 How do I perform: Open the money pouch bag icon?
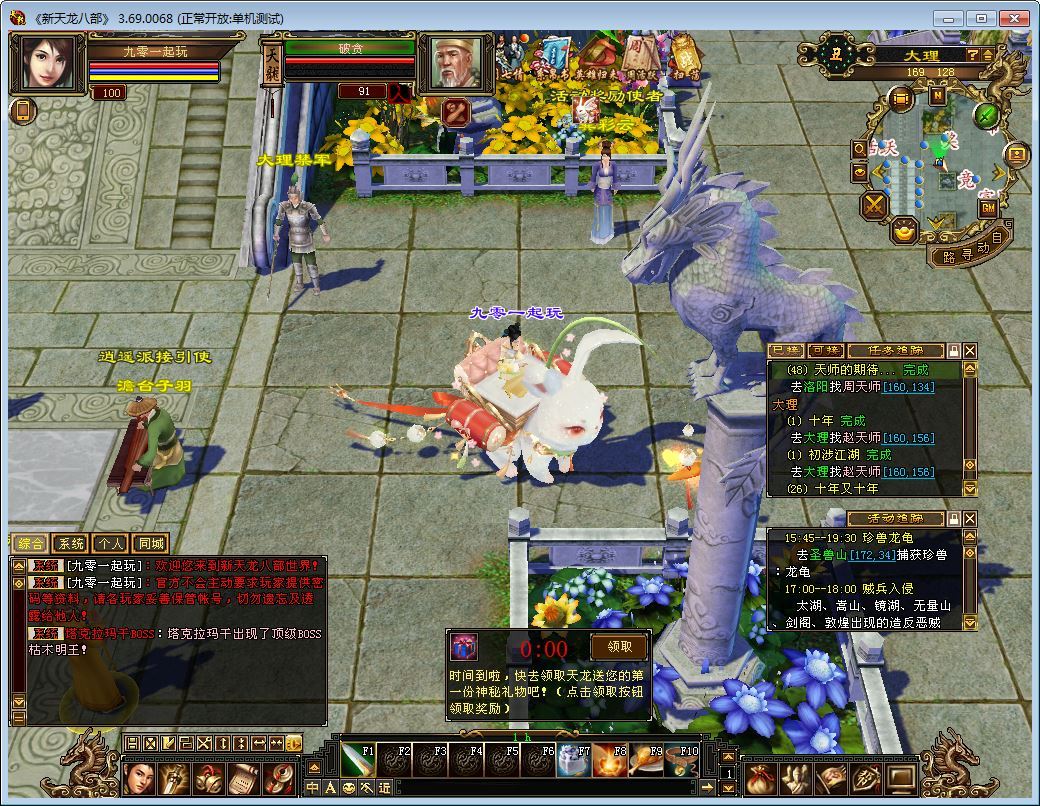760,779
